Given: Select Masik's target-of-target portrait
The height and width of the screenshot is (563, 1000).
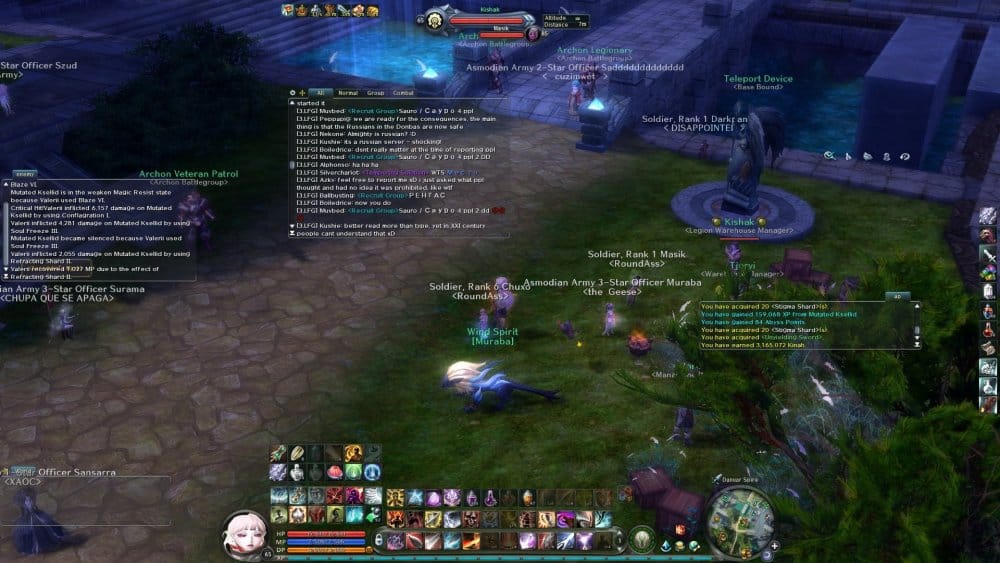Looking at the screenshot, I should [x=532, y=33].
